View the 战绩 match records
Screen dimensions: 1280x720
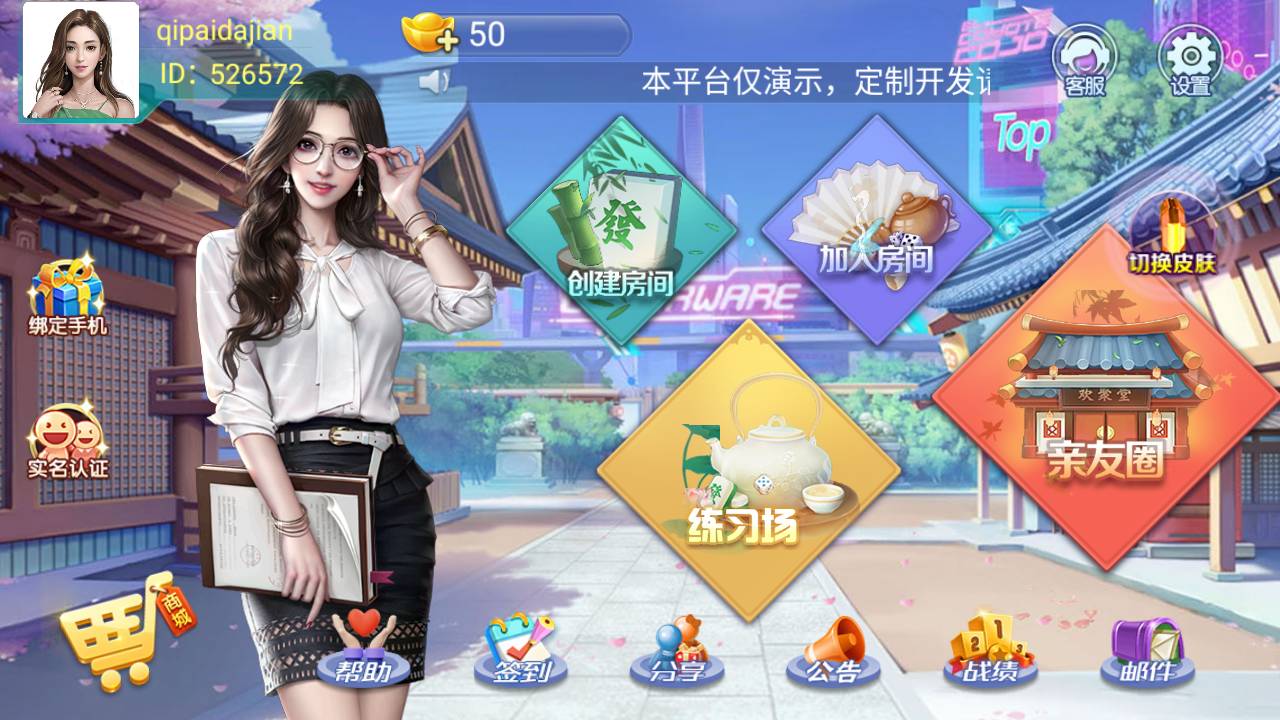click(x=990, y=650)
